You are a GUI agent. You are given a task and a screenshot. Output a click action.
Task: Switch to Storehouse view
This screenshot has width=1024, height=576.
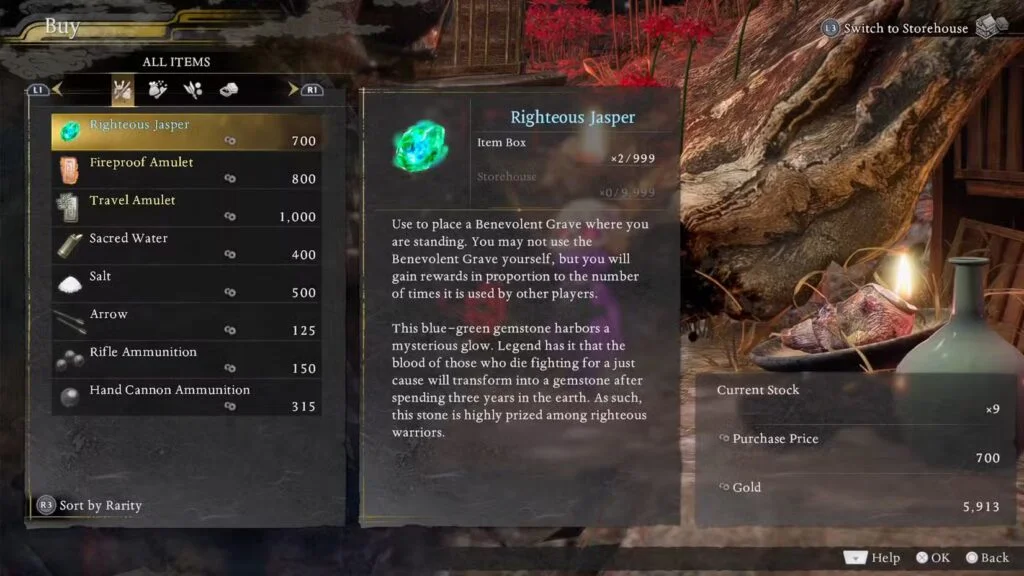point(905,28)
